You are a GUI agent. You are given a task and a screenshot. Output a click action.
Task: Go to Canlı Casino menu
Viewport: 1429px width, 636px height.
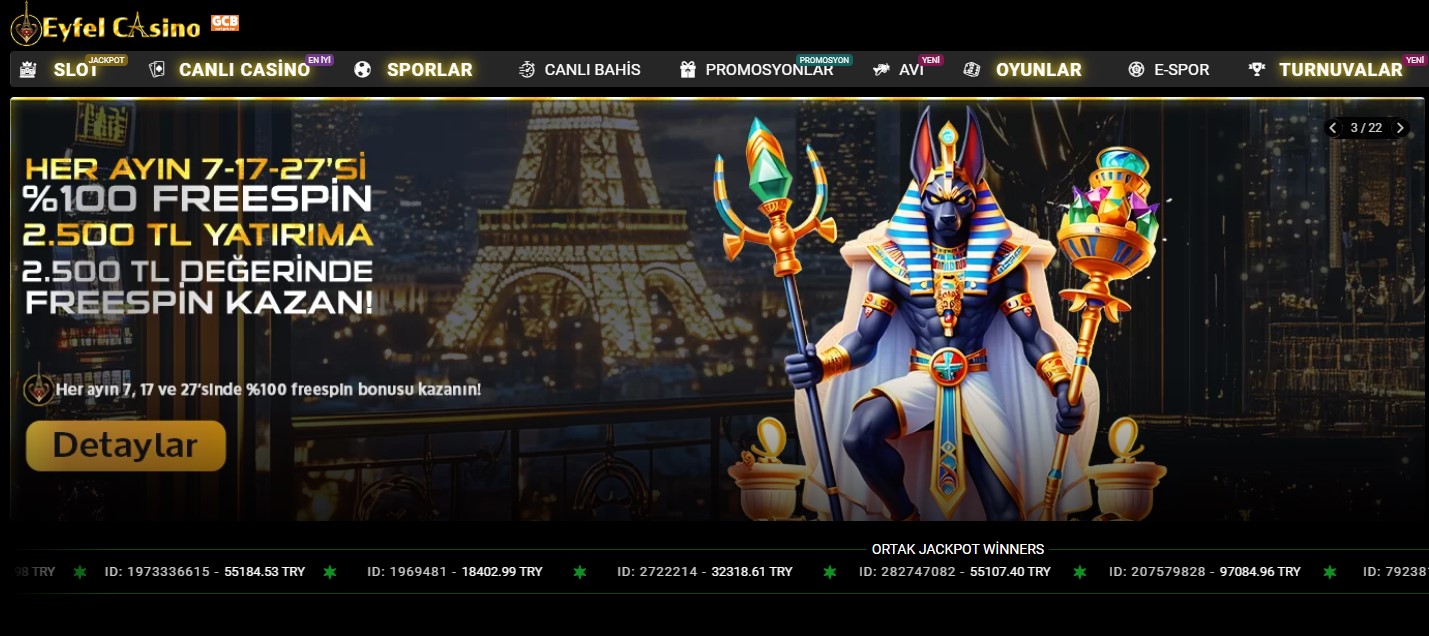pyautogui.click(x=243, y=70)
